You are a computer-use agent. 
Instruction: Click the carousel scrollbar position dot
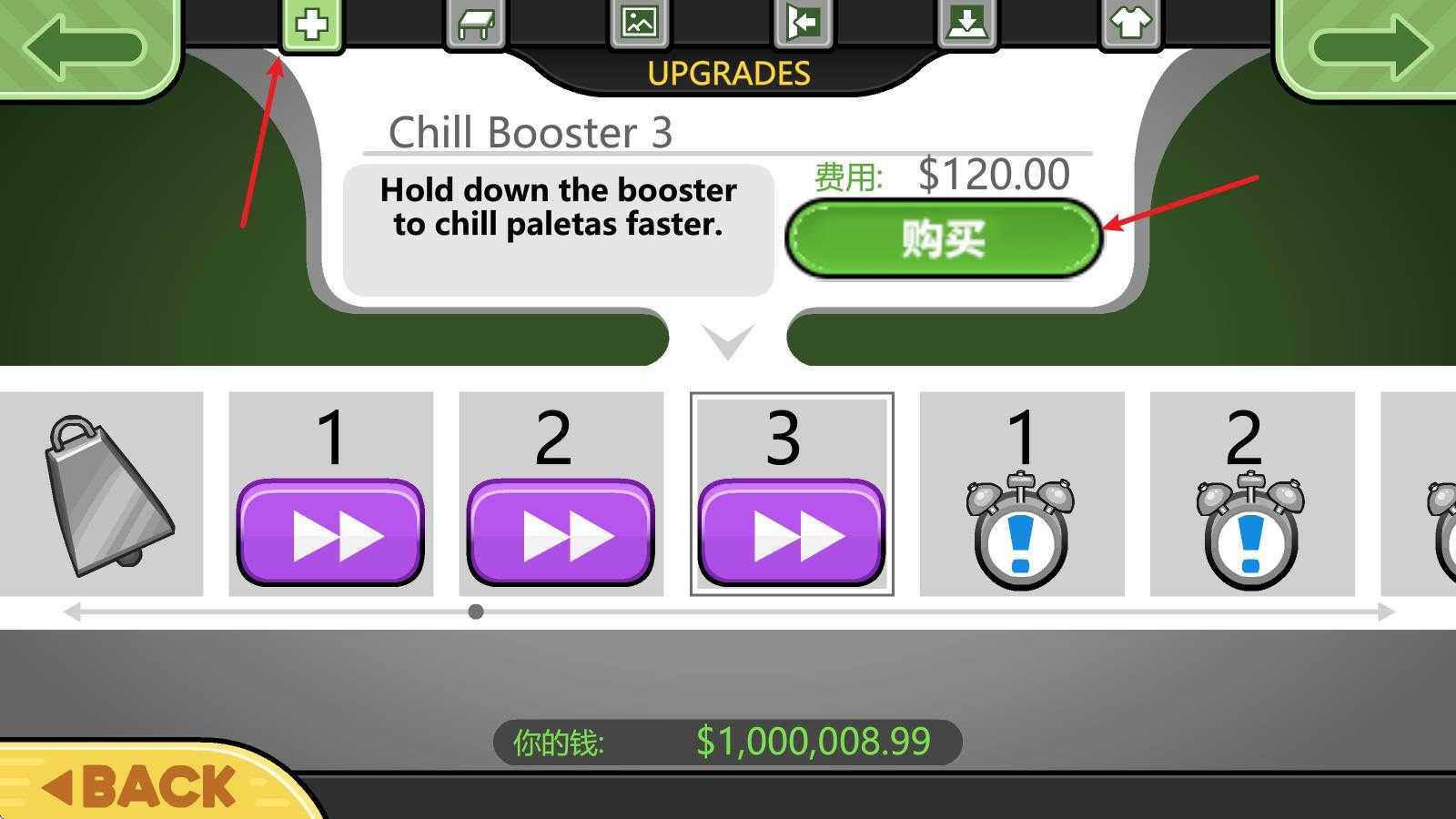474,612
